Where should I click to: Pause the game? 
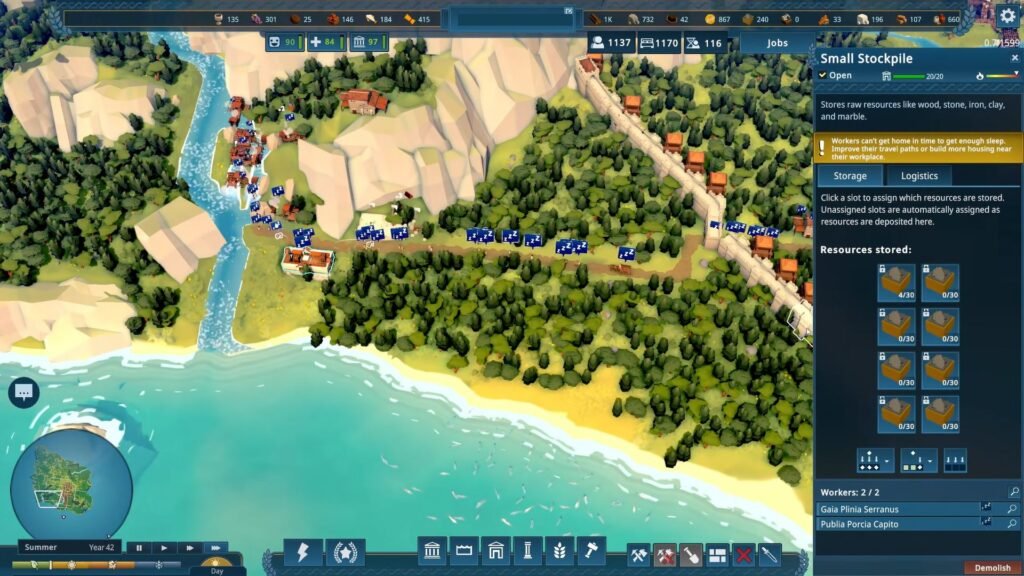pyautogui.click(x=139, y=548)
